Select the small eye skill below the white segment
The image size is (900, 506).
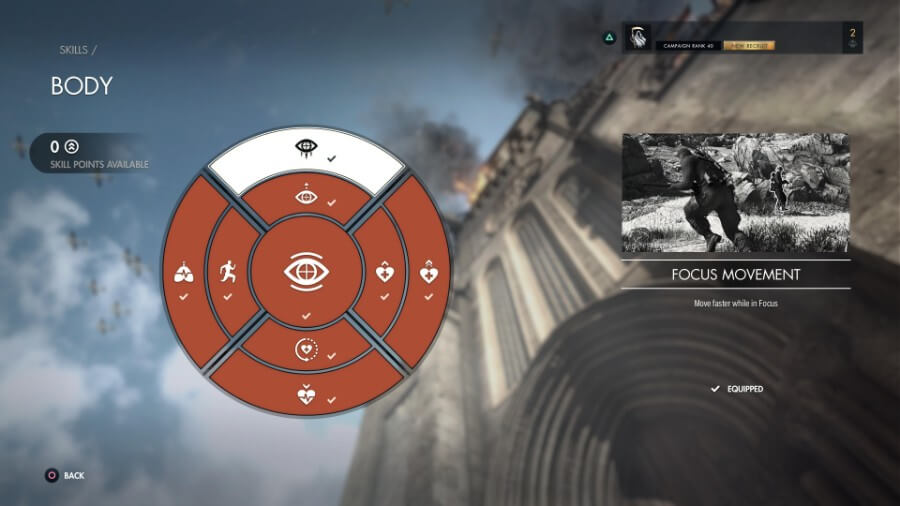click(x=306, y=197)
